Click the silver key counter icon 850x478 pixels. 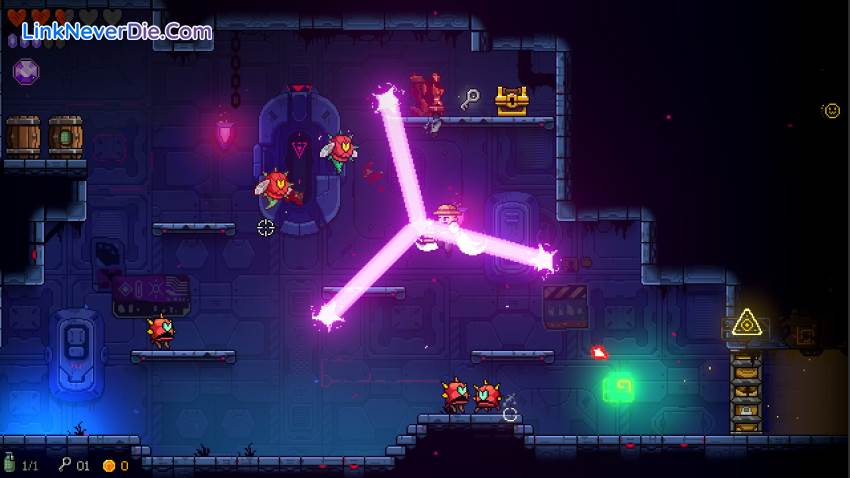tap(65, 465)
